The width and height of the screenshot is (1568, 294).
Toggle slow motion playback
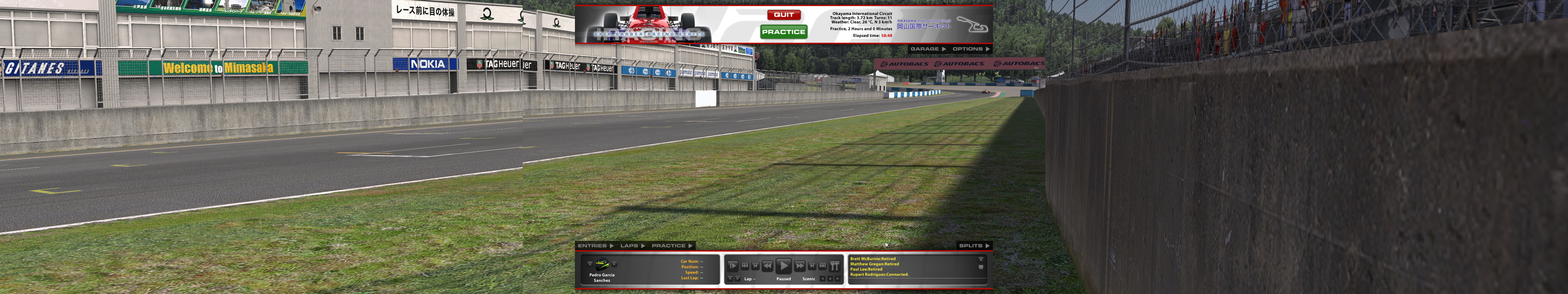(733, 266)
